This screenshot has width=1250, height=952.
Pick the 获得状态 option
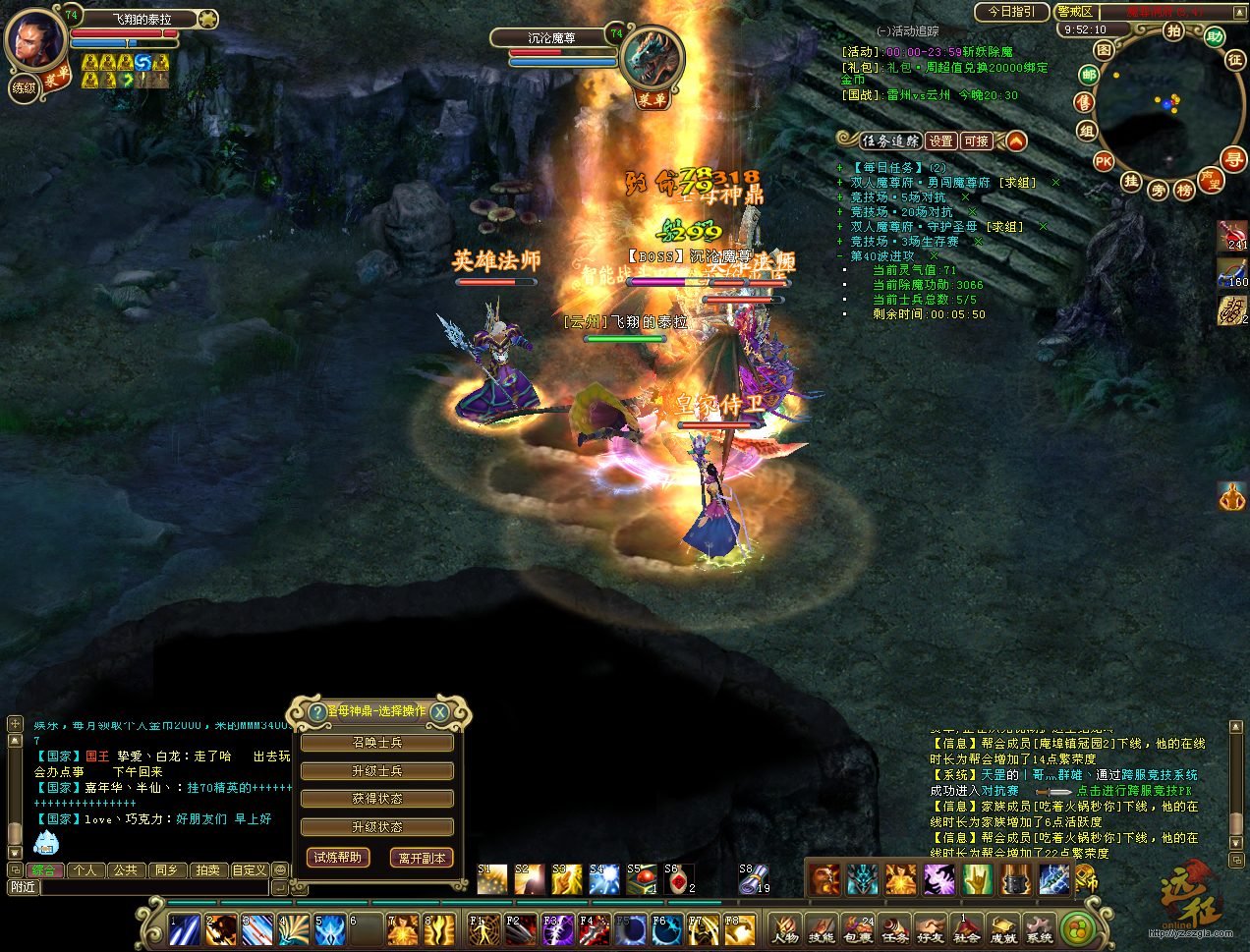(377, 799)
